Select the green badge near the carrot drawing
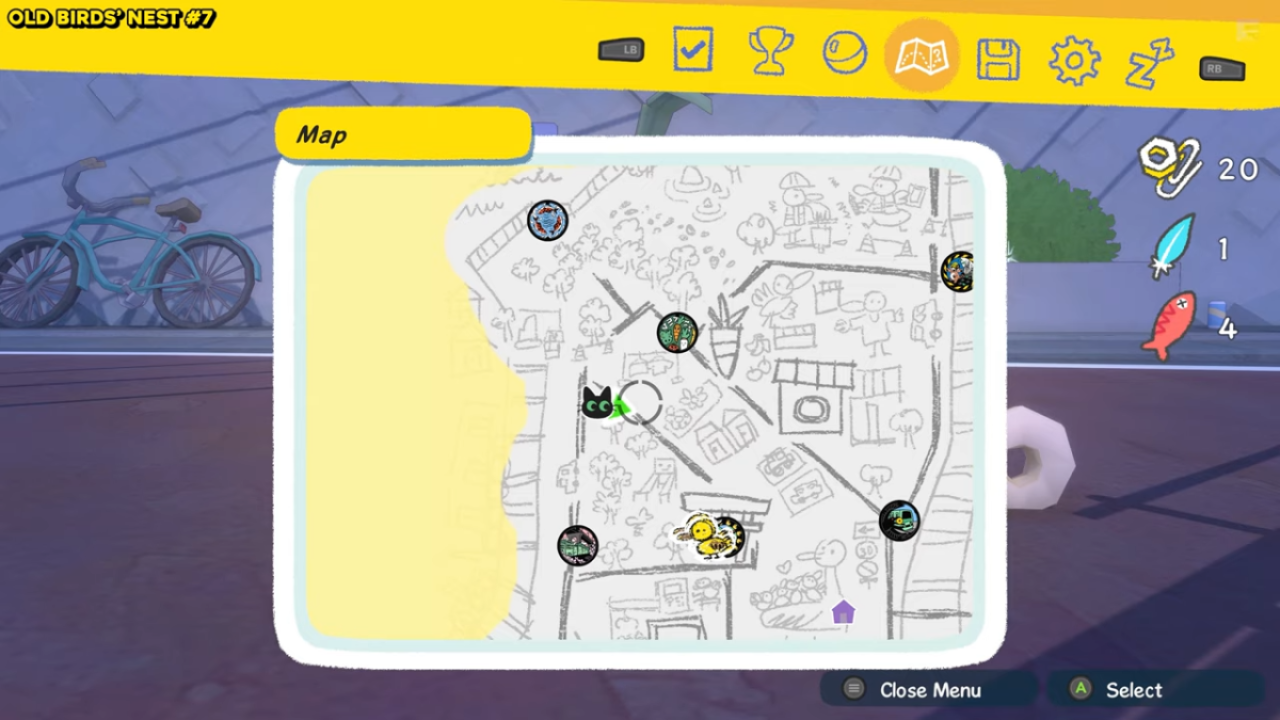Viewport: 1280px width, 720px height. click(677, 334)
